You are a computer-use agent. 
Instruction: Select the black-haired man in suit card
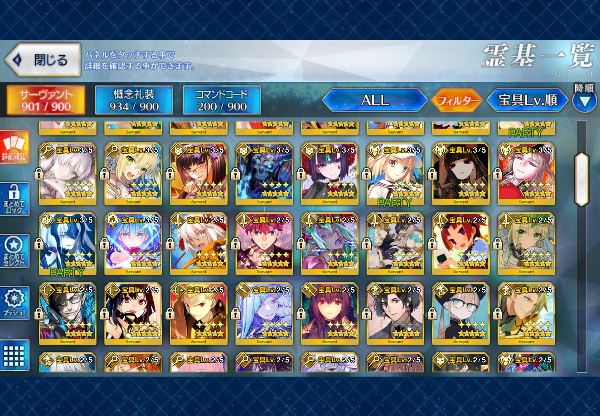(395, 311)
